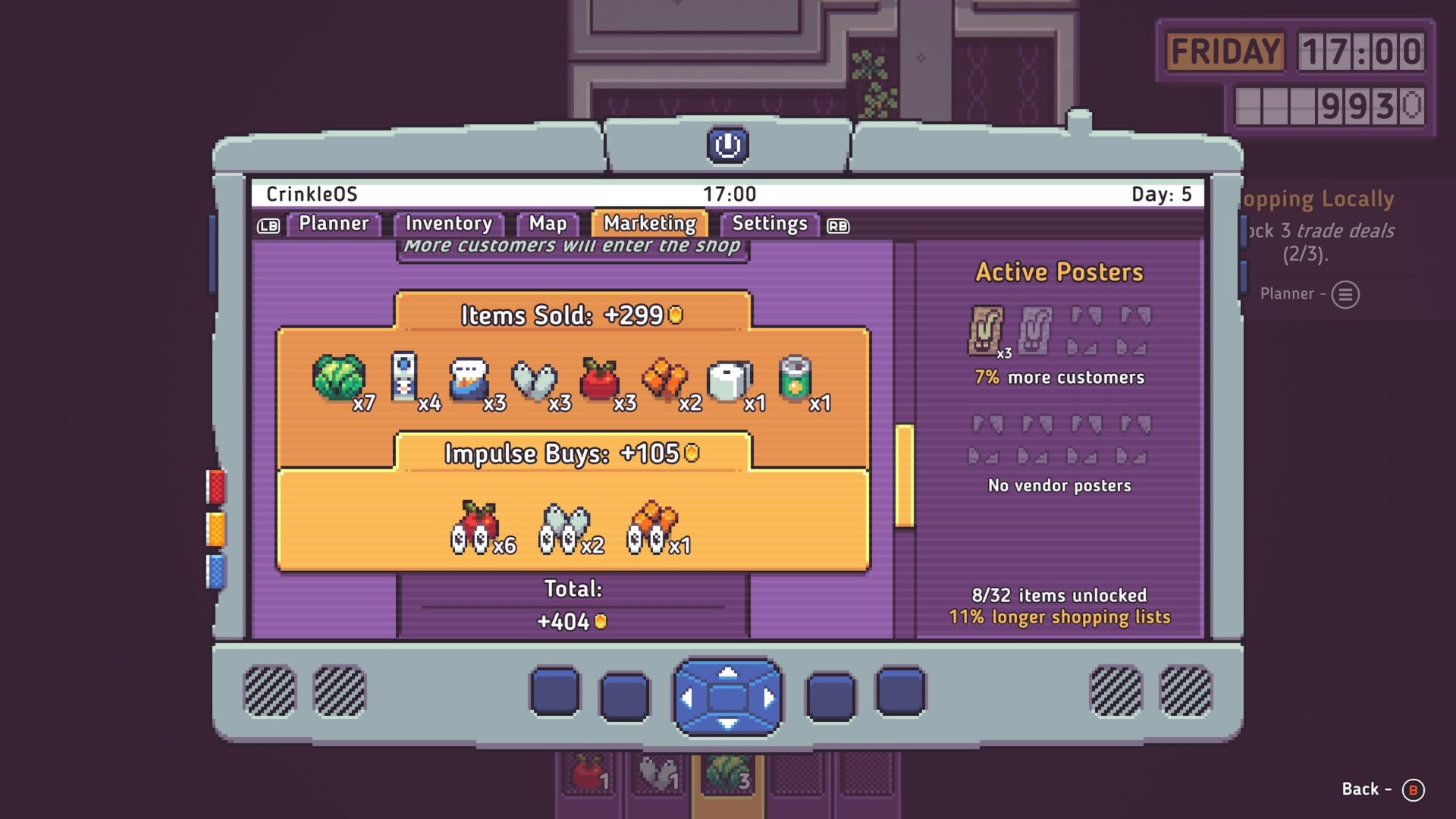Screen dimensions: 1456x819
Task: Click the orange side tab on the device
Action: (216, 529)
